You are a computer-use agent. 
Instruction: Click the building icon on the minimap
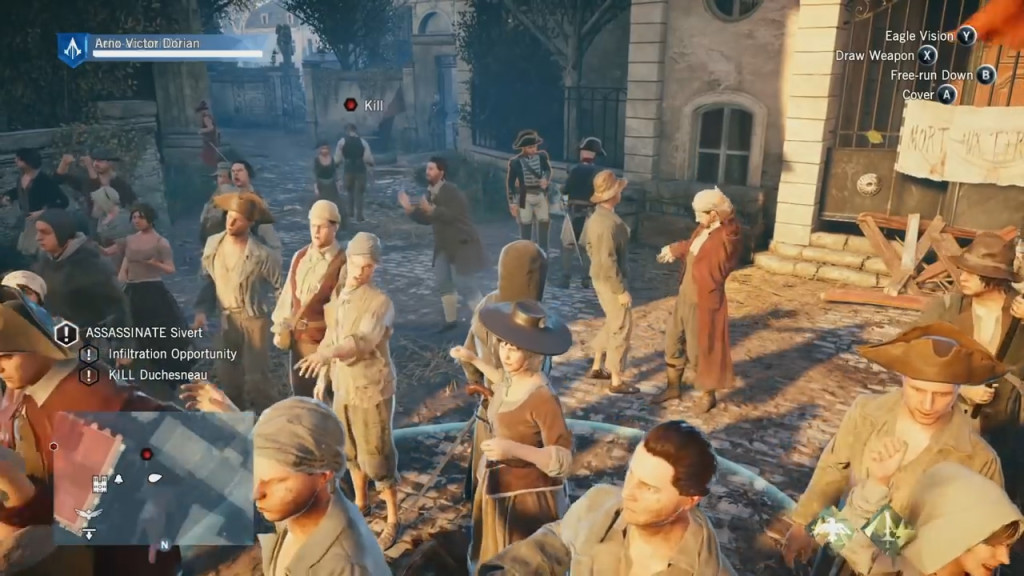point(100,484)
